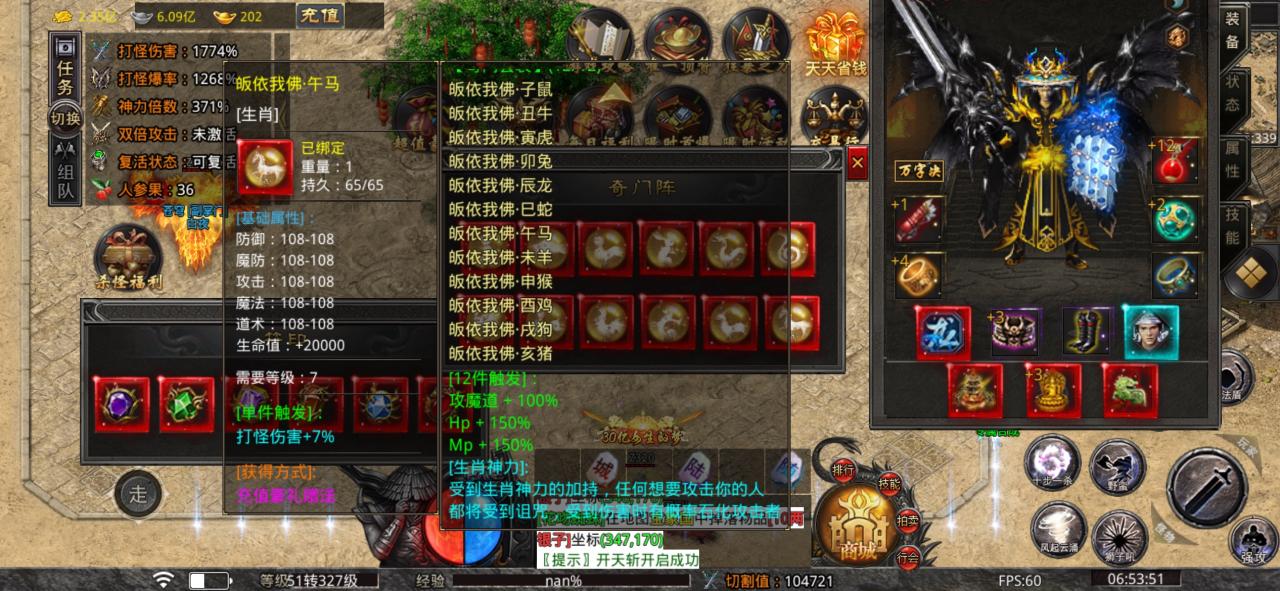Open the 杀怪福利 treasure chest icon
The height and width of the screenshot is (591, 1280).
point(128,255)
